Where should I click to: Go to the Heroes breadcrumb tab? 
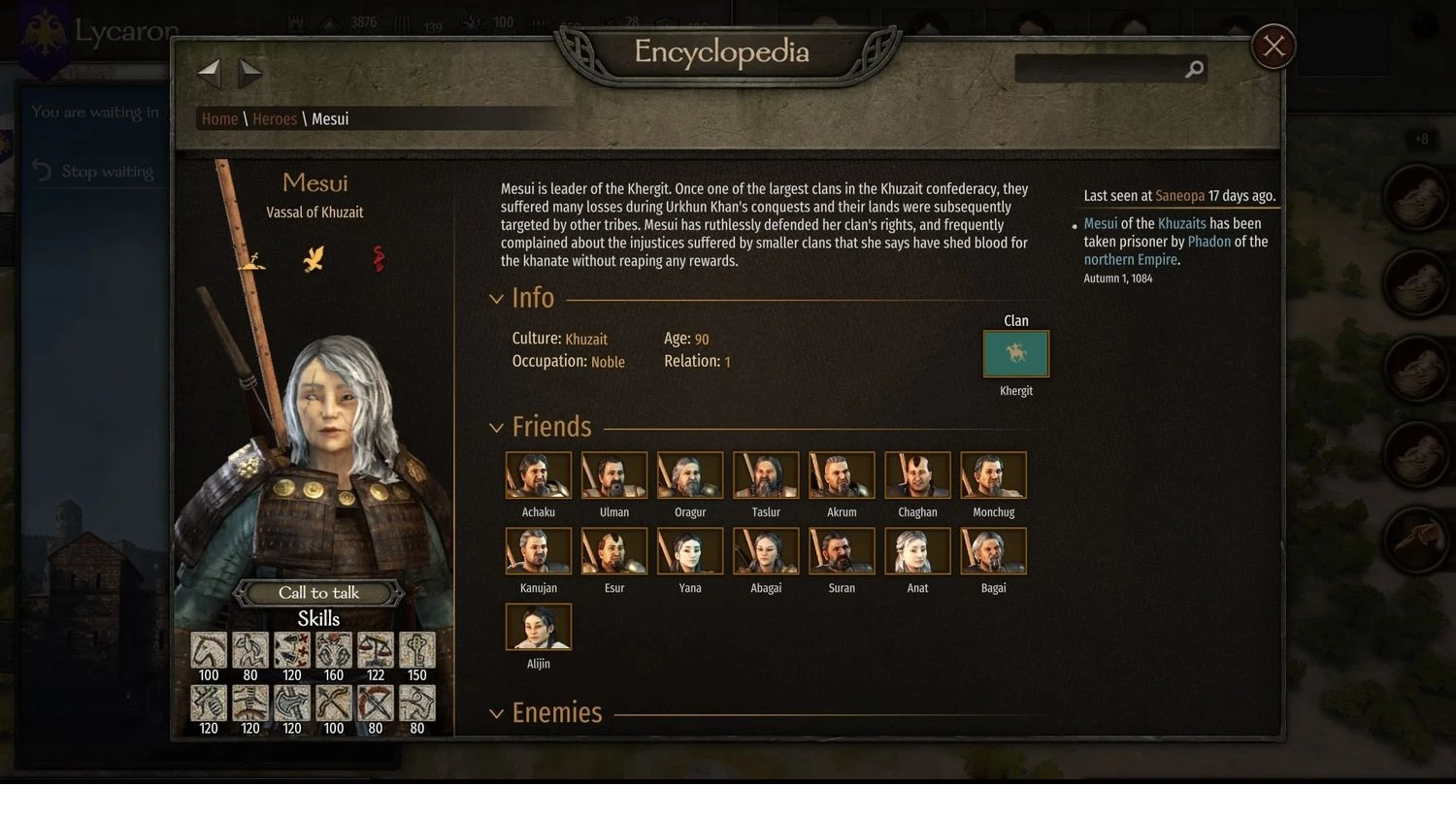(275, 118)
